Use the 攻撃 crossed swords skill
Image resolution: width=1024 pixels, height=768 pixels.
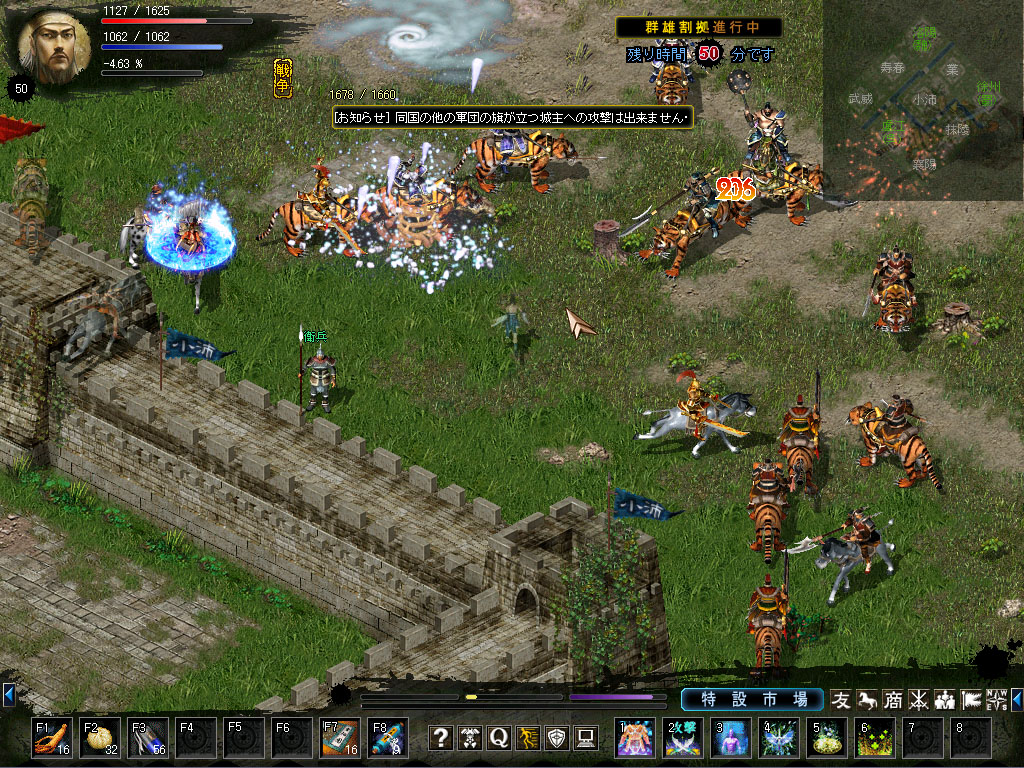683,738
